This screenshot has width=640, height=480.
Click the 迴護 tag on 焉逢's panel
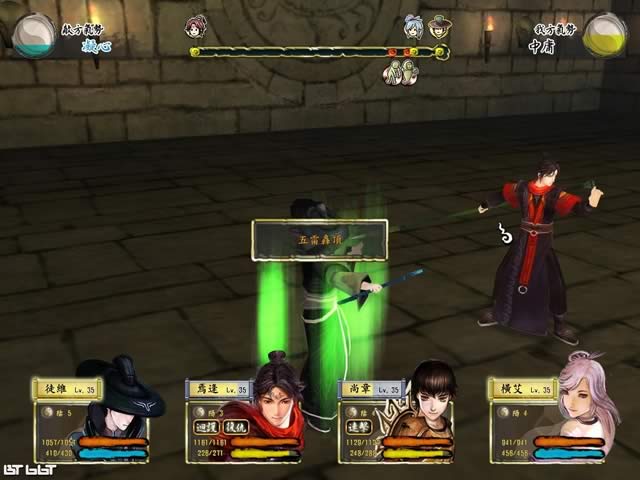(206, 426)
